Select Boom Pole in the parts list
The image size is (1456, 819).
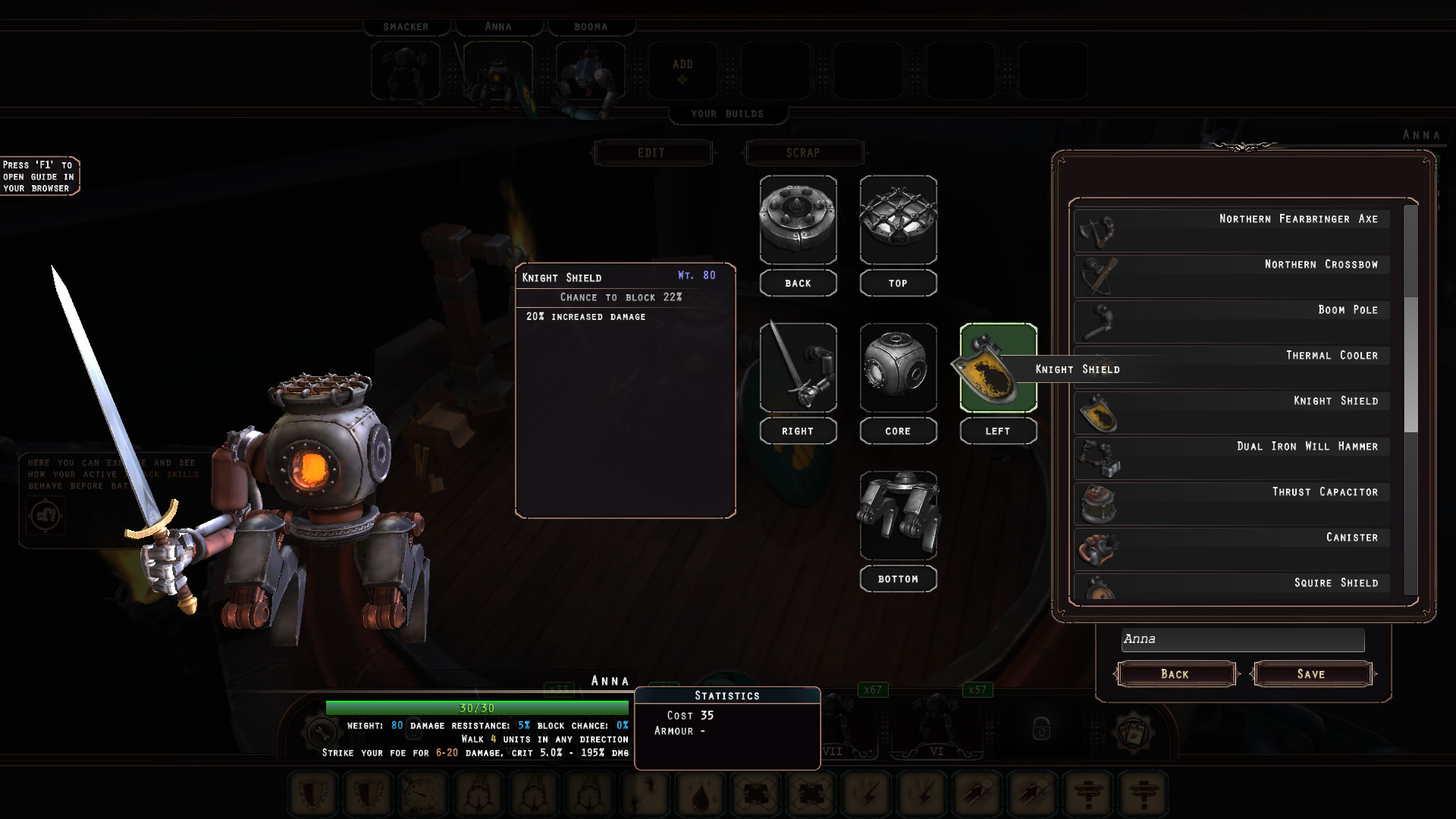[x=1232, y=320]
